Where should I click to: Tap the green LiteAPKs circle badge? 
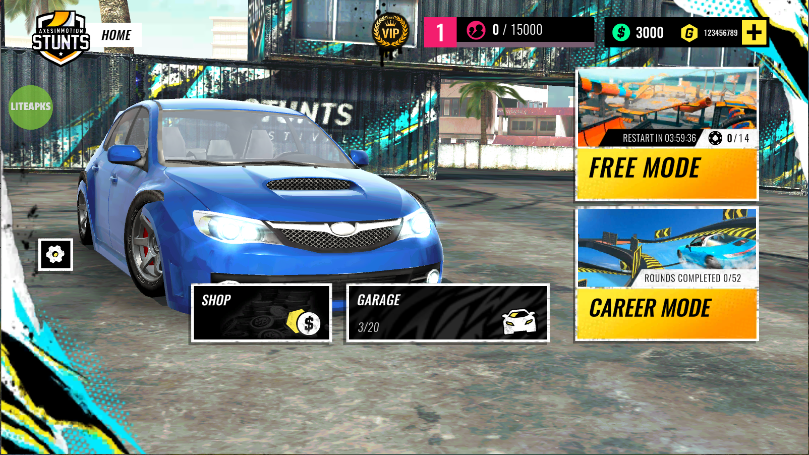point(30,106)
